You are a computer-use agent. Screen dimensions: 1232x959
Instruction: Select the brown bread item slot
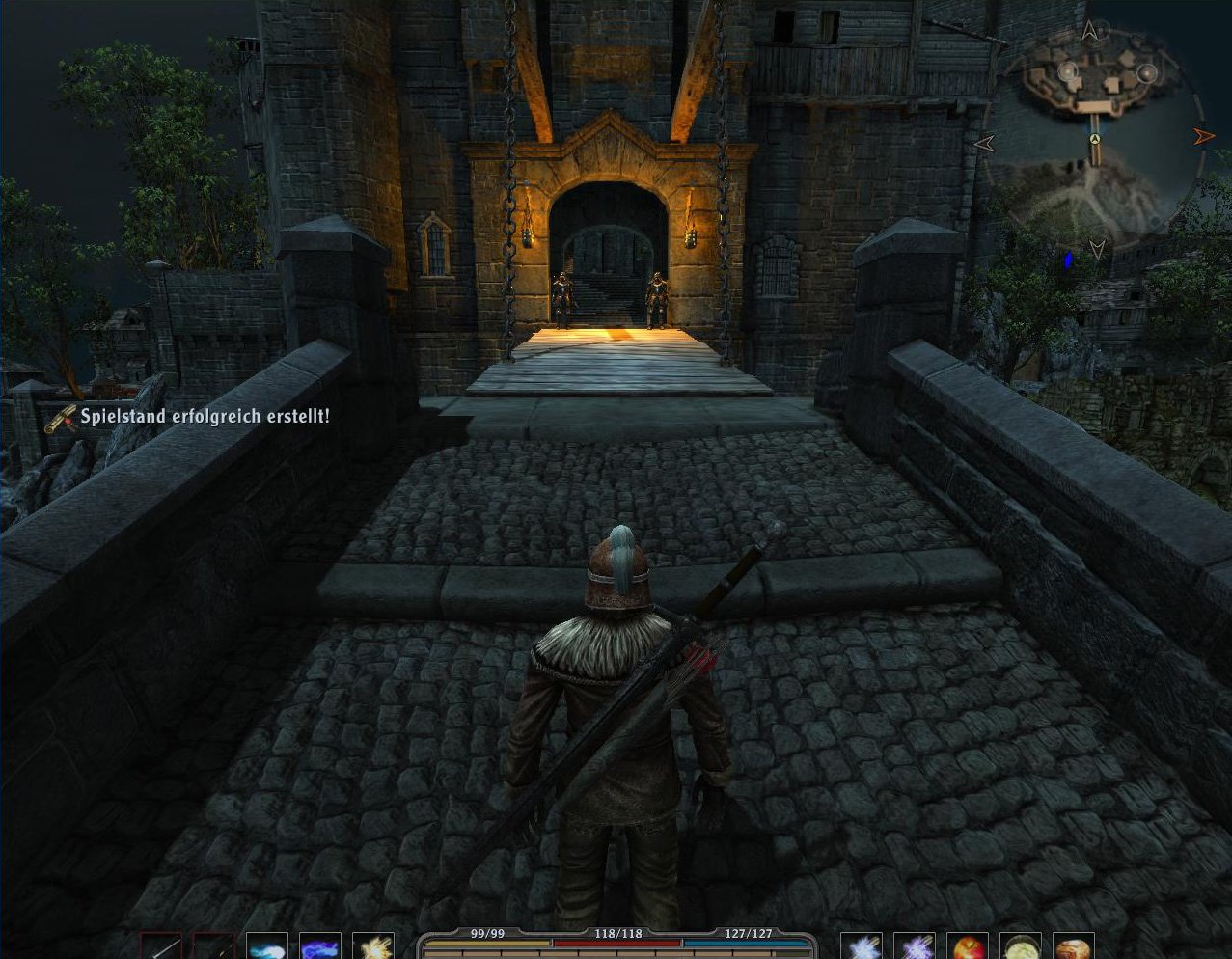pos(1073,946)
